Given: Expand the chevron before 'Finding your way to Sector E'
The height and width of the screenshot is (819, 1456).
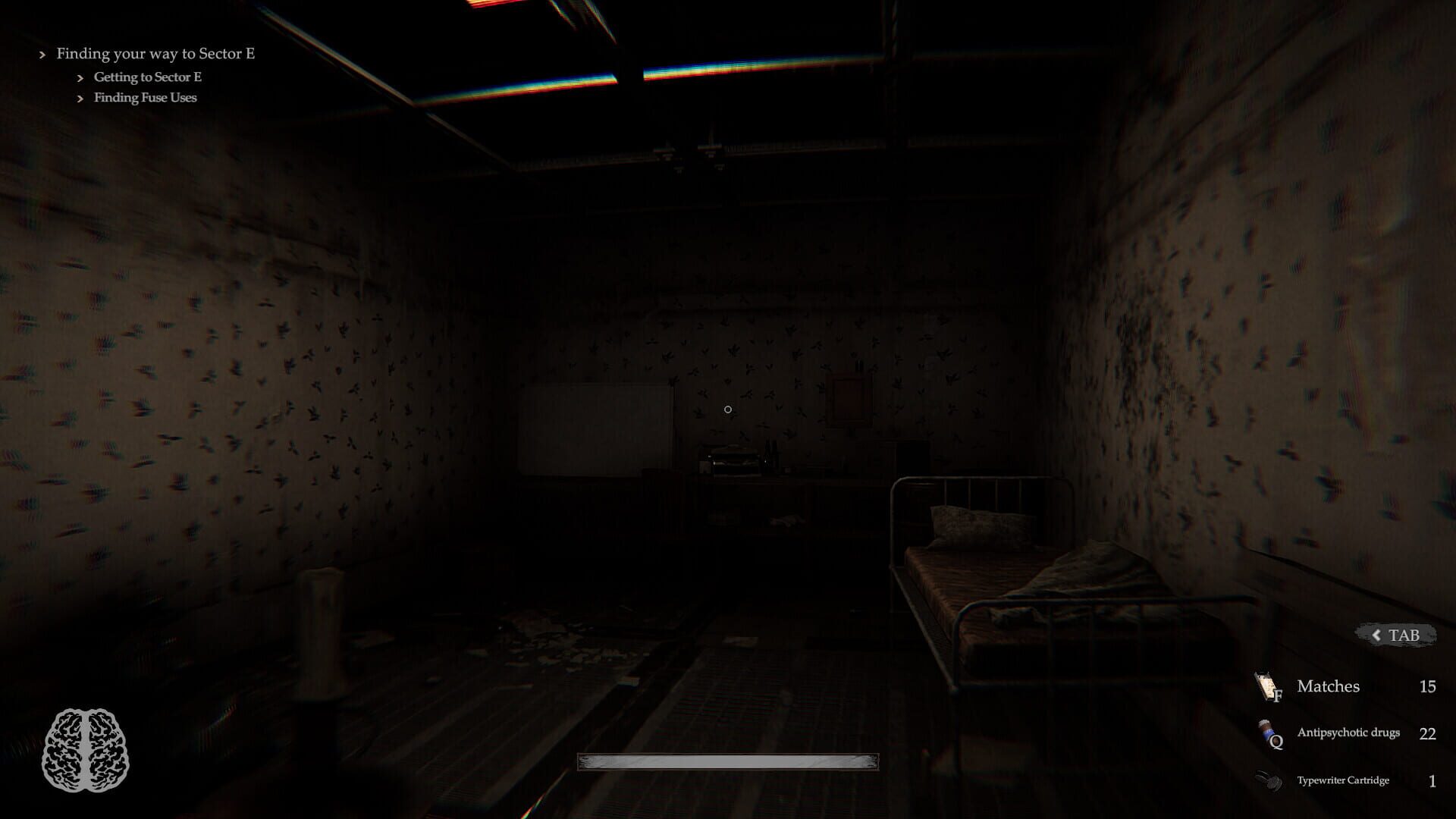Looking at the screenshot, I should tap(42, 54).
